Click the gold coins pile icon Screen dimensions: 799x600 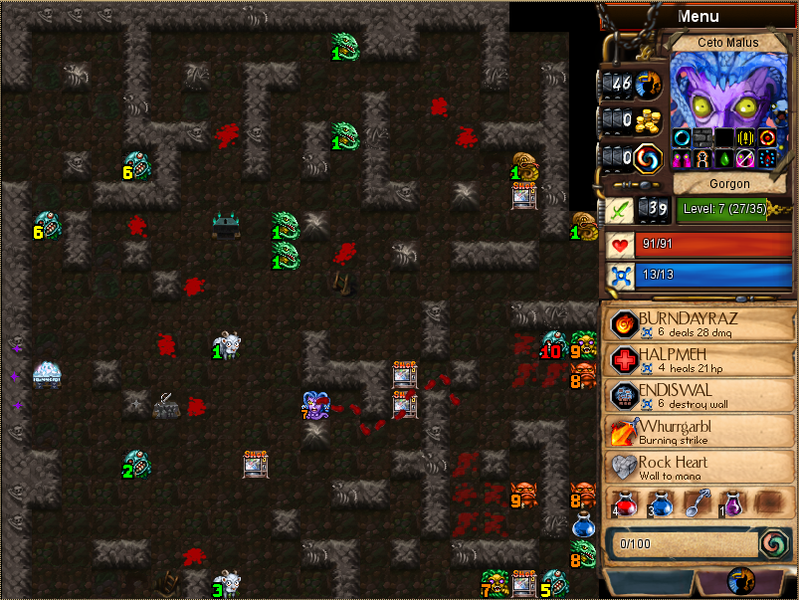(650, 120)
